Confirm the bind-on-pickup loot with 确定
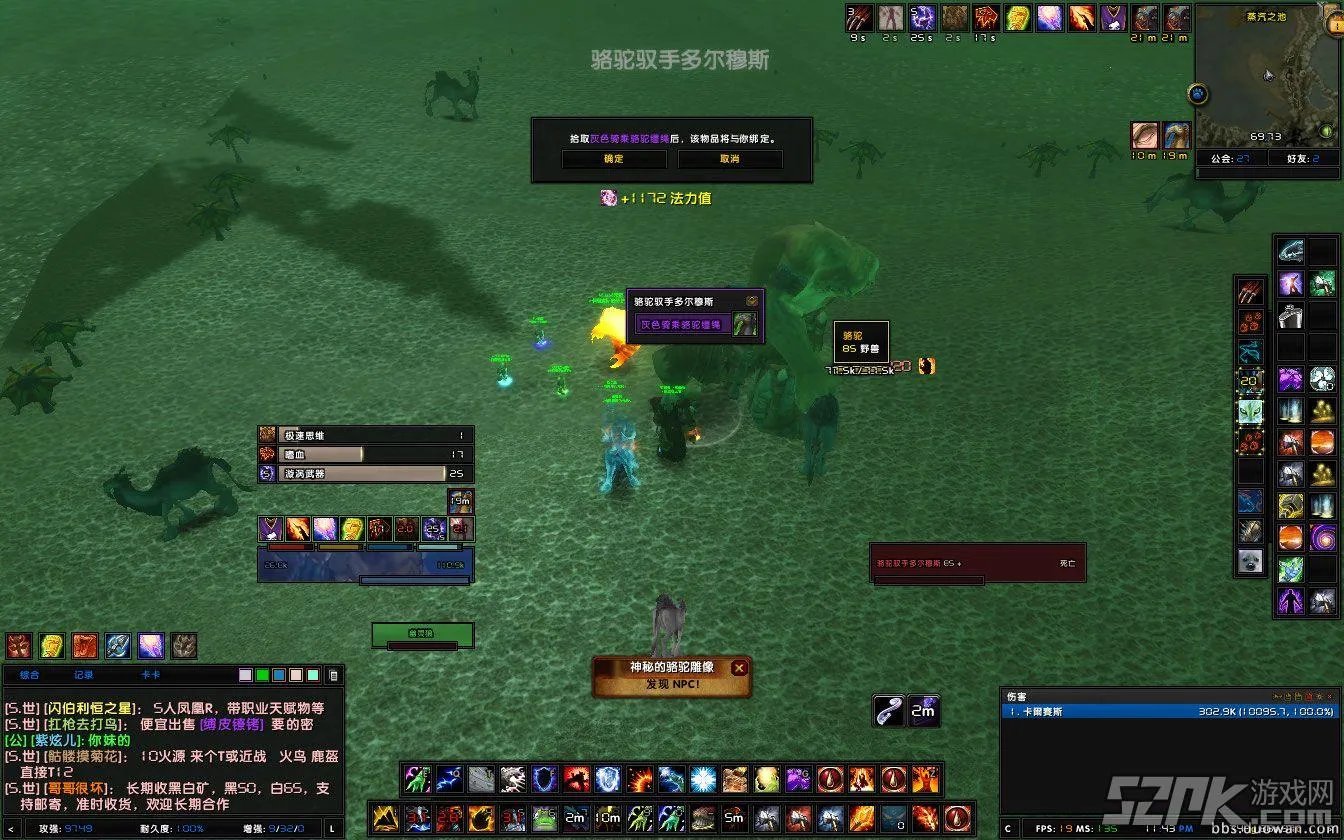 click(x=613, y=159)
